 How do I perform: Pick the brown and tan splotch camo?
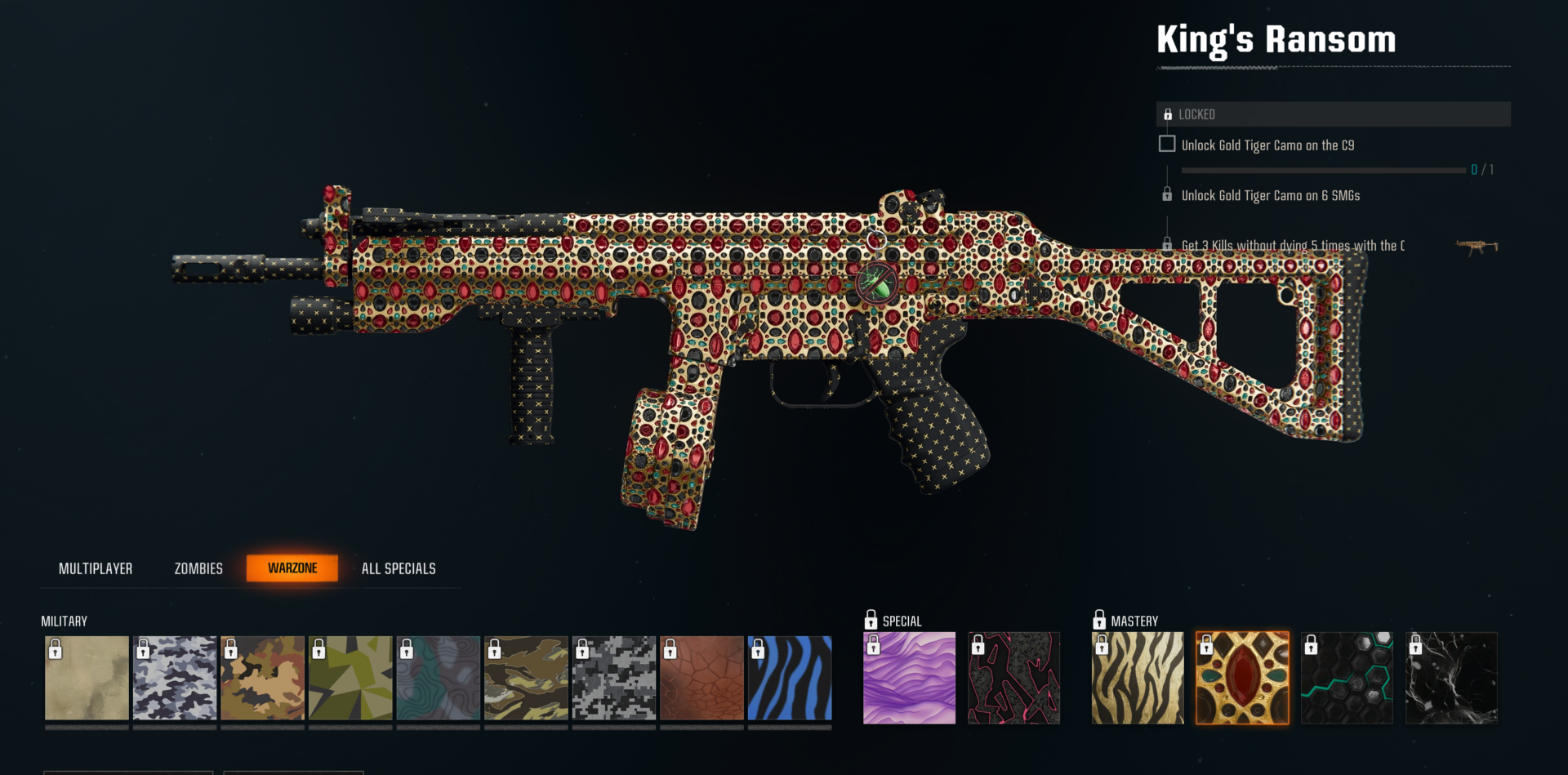pos(262,678)
